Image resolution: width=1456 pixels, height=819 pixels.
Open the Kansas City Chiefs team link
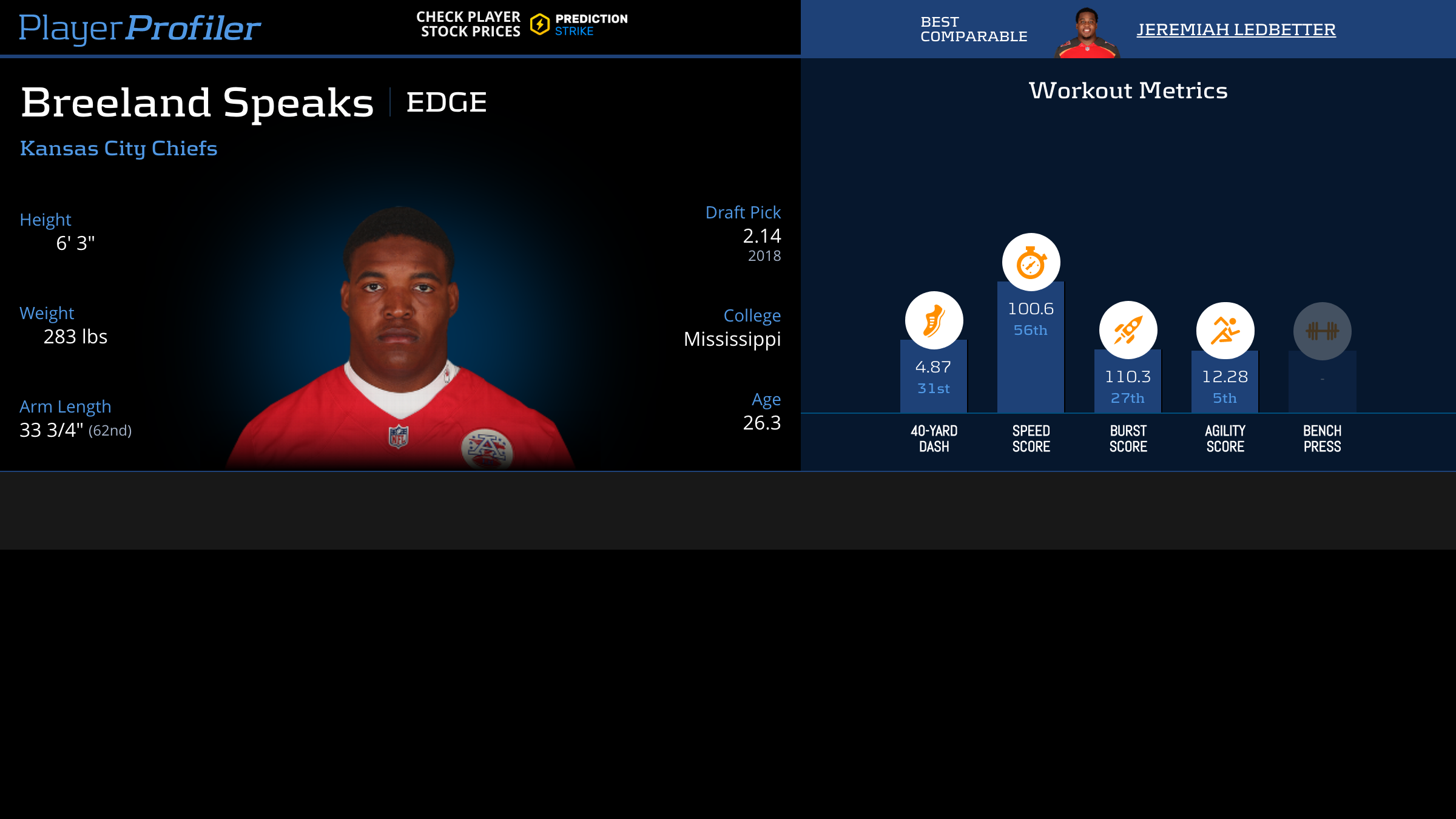click(119, 148)
